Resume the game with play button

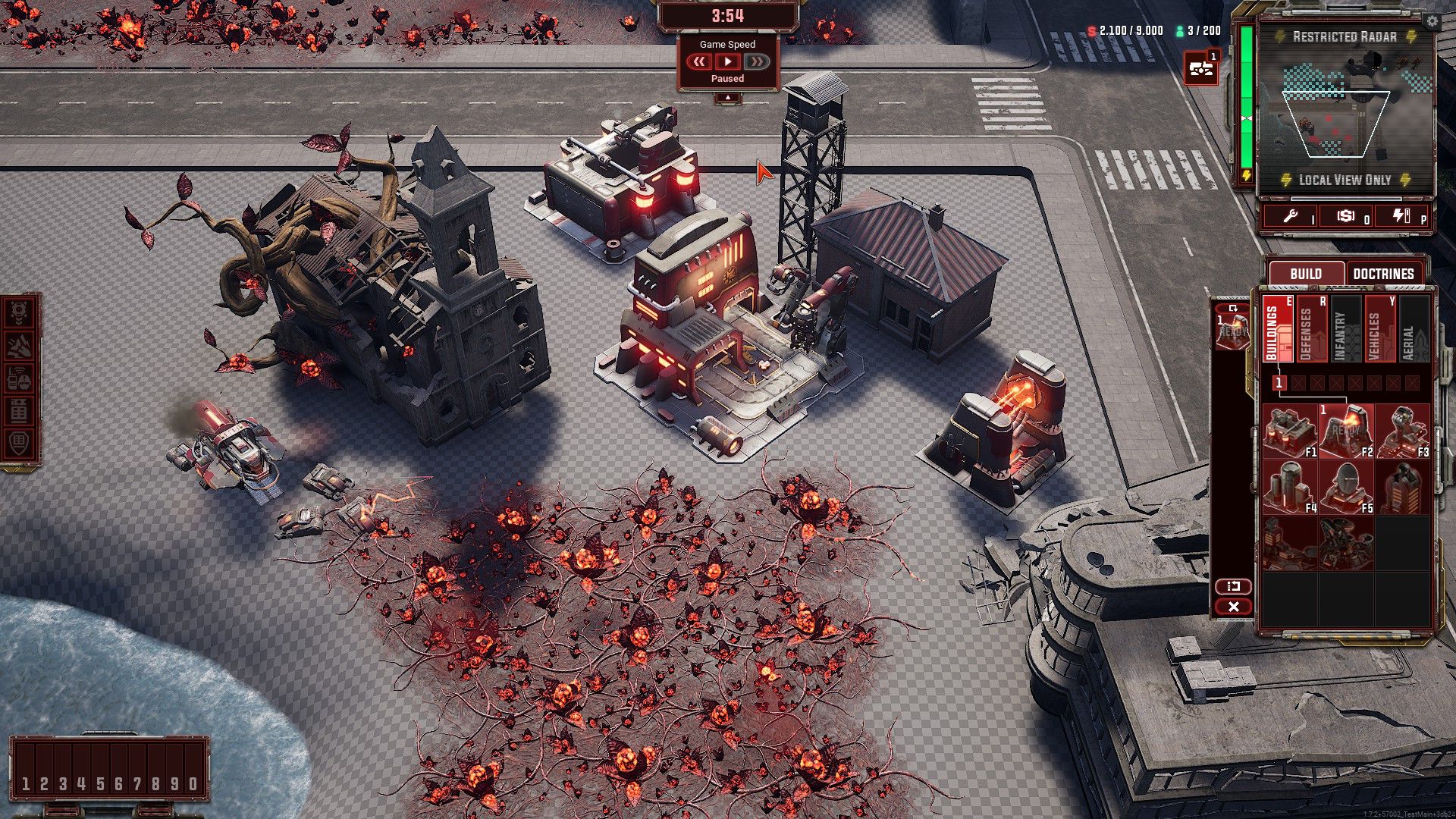[727, 61]
